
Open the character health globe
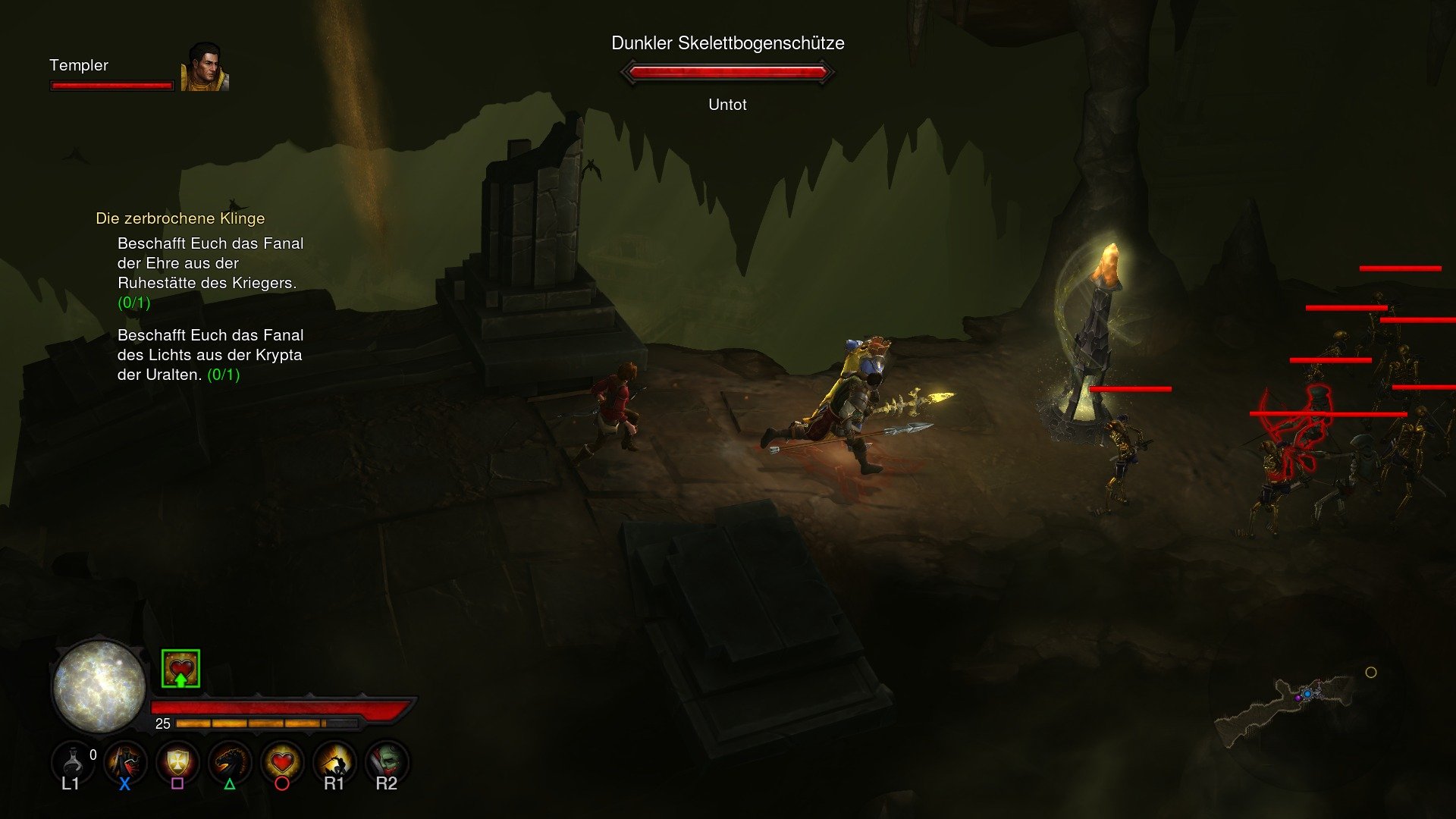(x=99, y=686)
